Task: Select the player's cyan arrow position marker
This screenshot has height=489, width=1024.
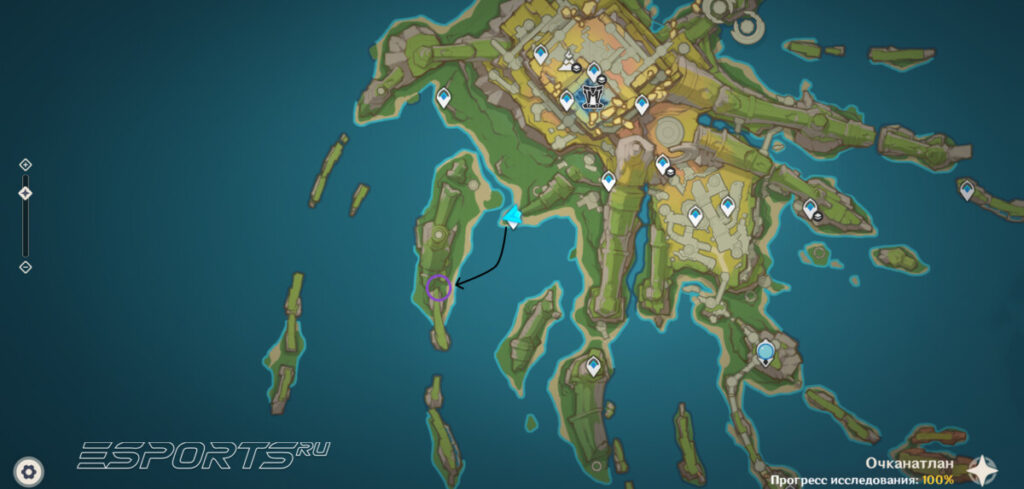Action: pos(512,216)
